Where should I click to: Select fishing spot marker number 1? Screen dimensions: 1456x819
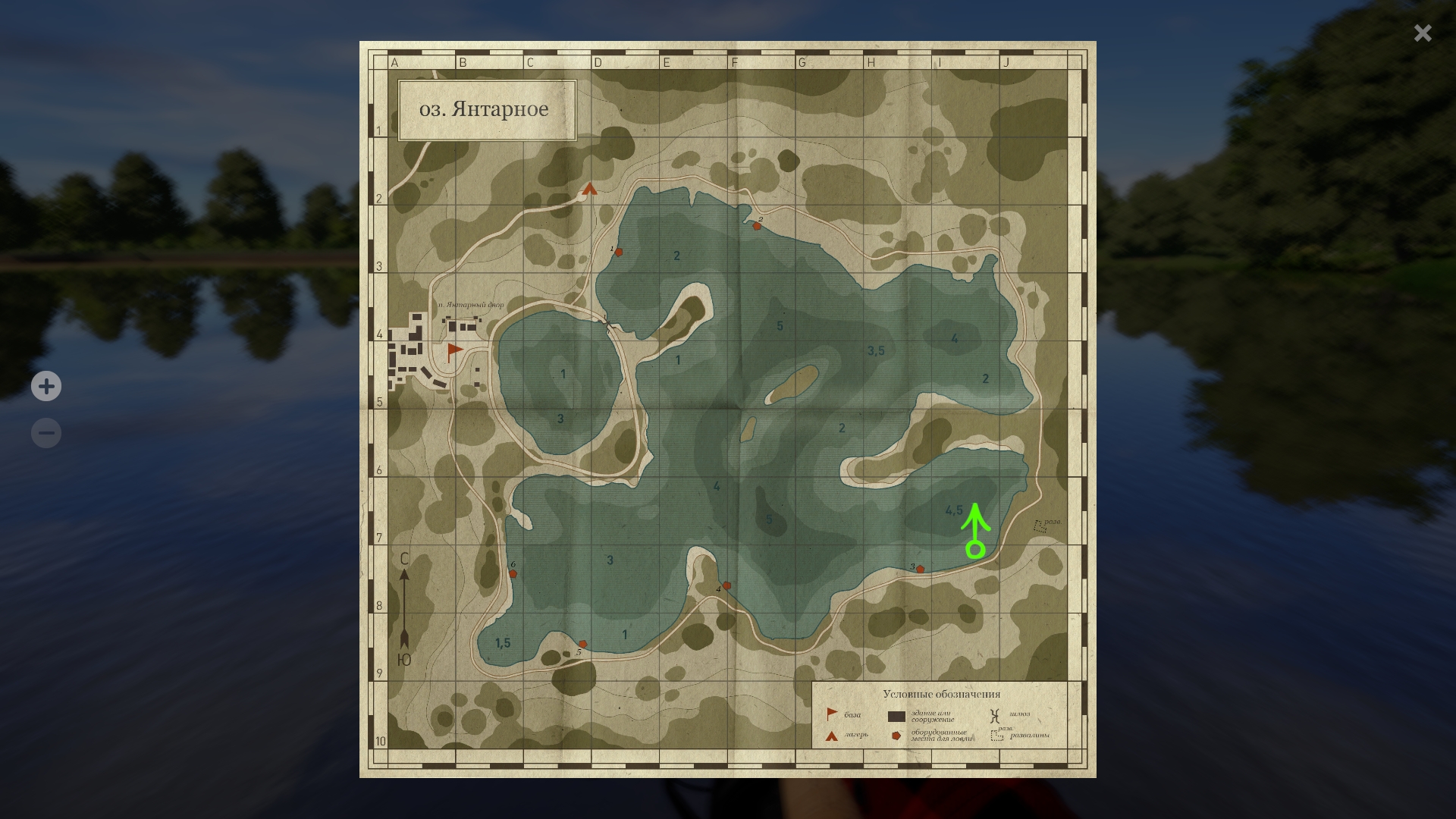(x=619, y=252)
